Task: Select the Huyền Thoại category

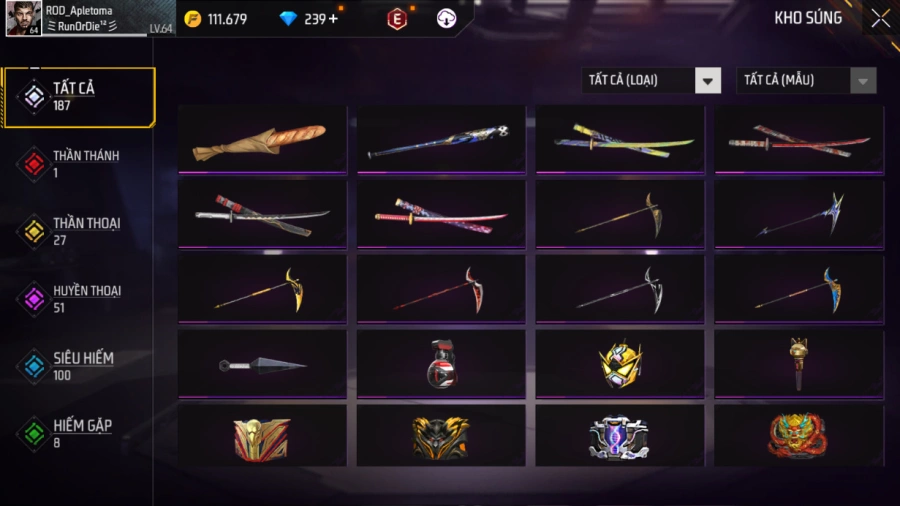Action: pos(79,298)
